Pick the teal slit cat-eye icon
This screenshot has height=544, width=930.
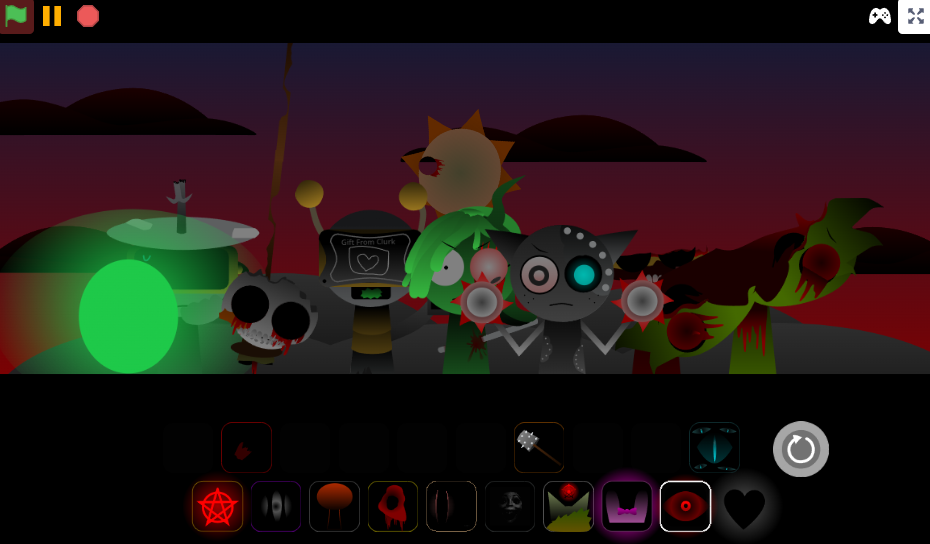(x=714, y=447)
